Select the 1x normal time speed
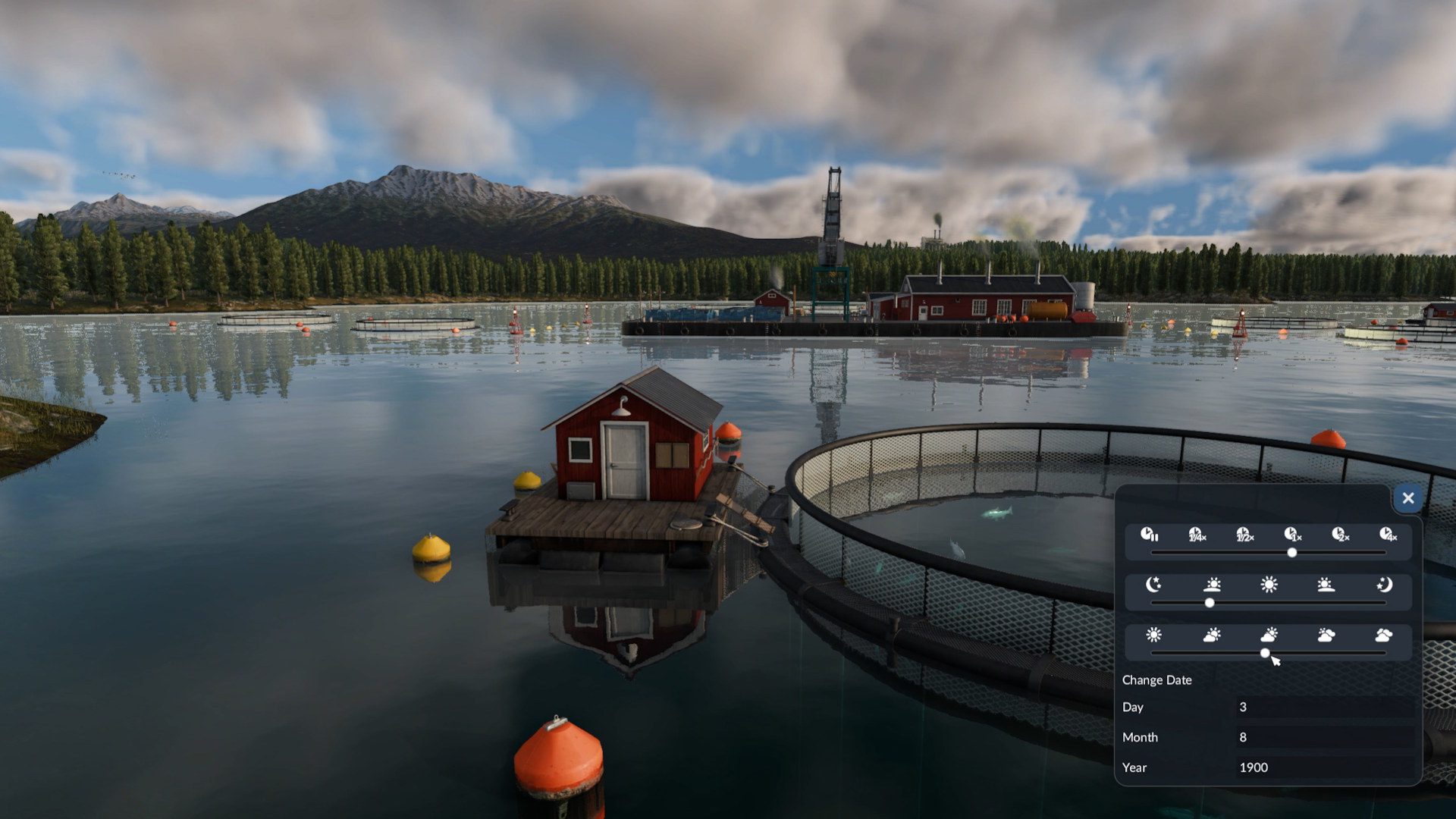Screen dimensions: 1456x819 pyautogui.click(x=1292, y=535)
